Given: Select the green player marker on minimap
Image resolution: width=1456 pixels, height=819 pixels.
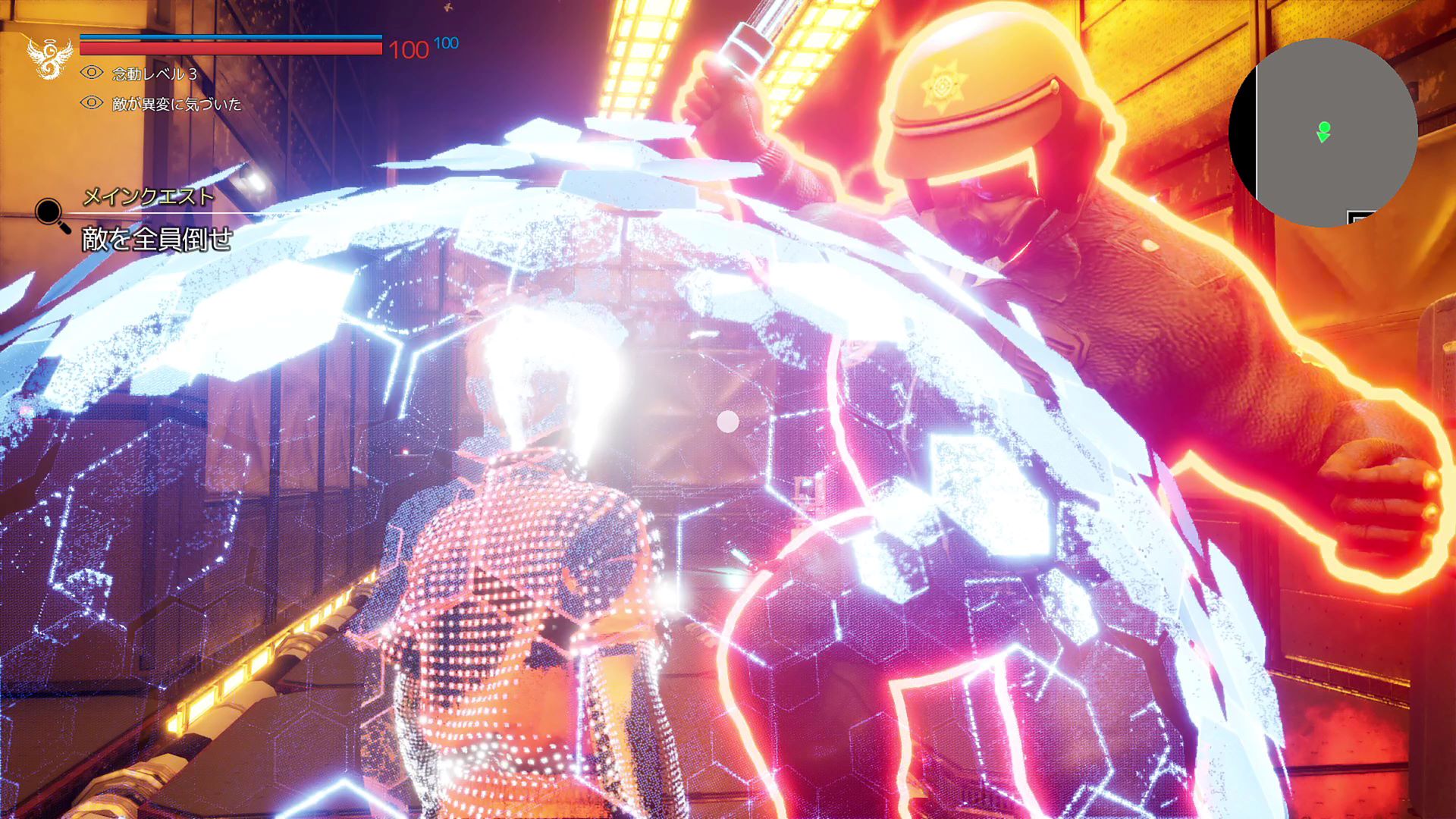Looking at the screenshot, I should click(x=1324, y=131).
